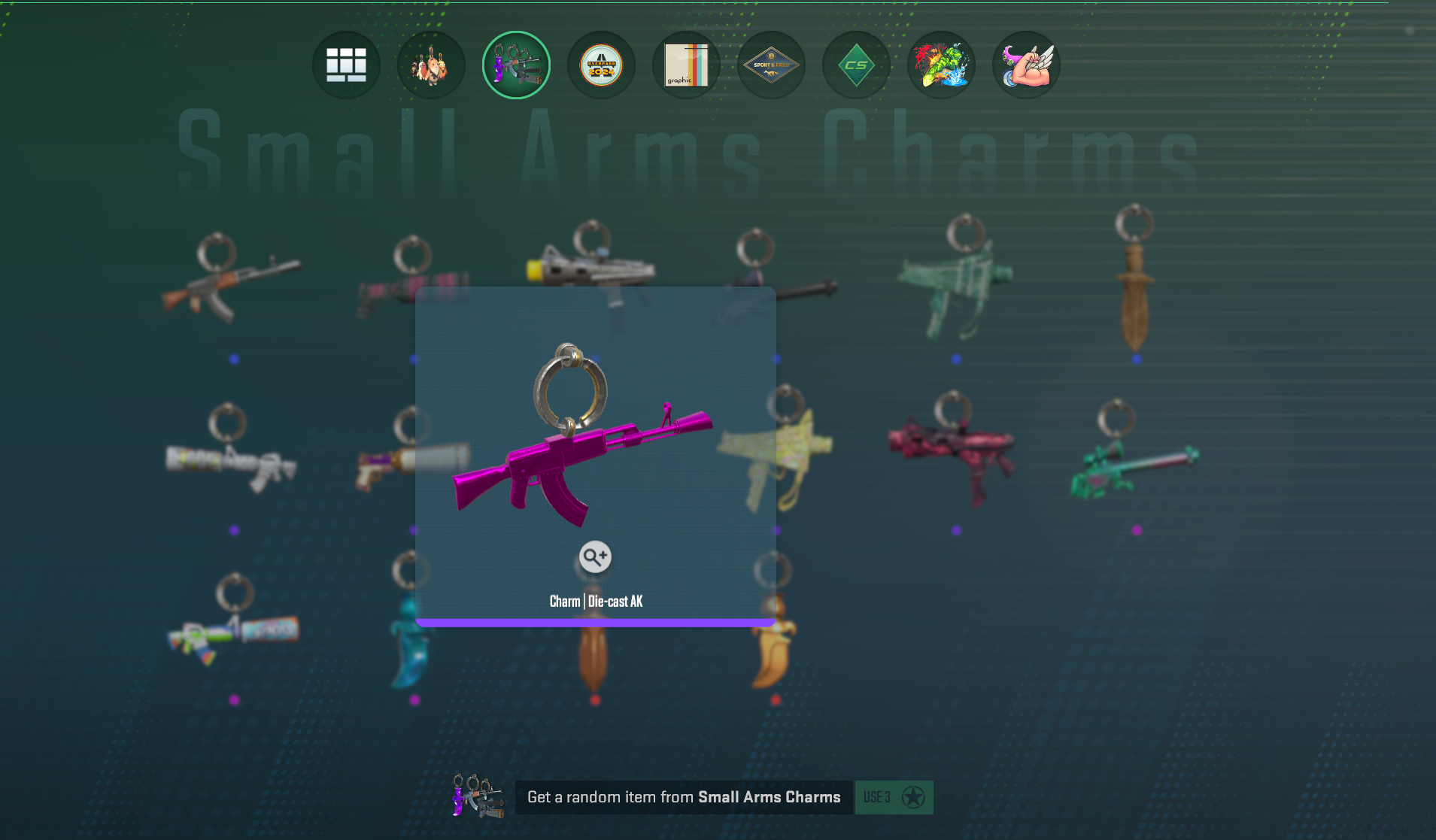Select the 'graphic' sticker capsule icon

pos(687,65)
